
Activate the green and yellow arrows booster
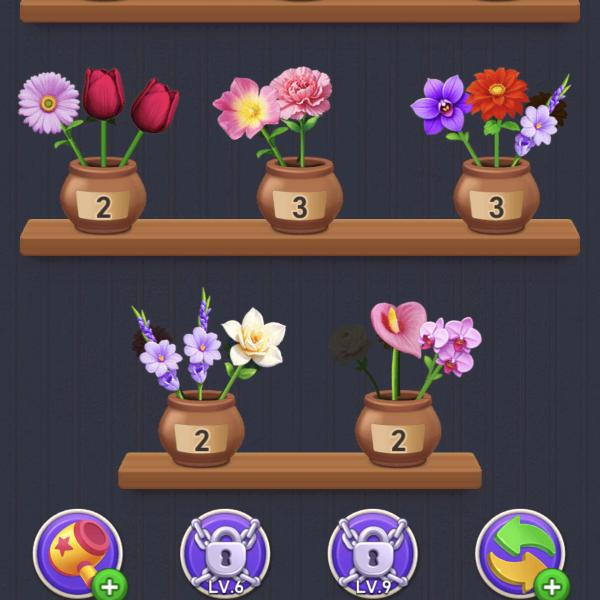(x=519, y=553)
